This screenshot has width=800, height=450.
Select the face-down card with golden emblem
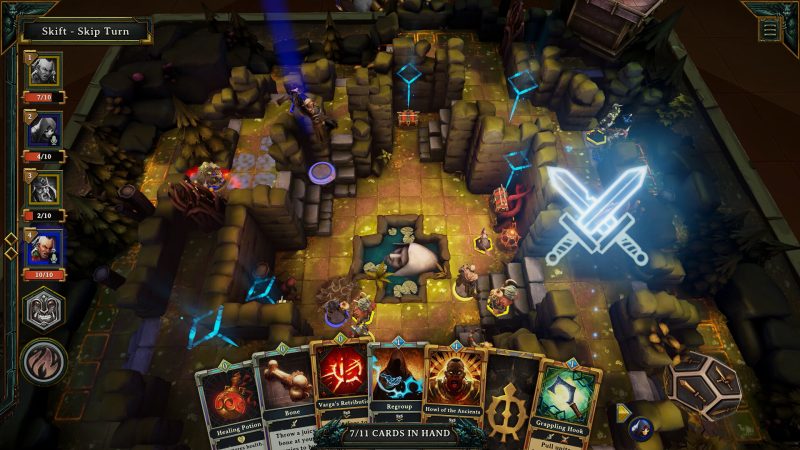511,397
